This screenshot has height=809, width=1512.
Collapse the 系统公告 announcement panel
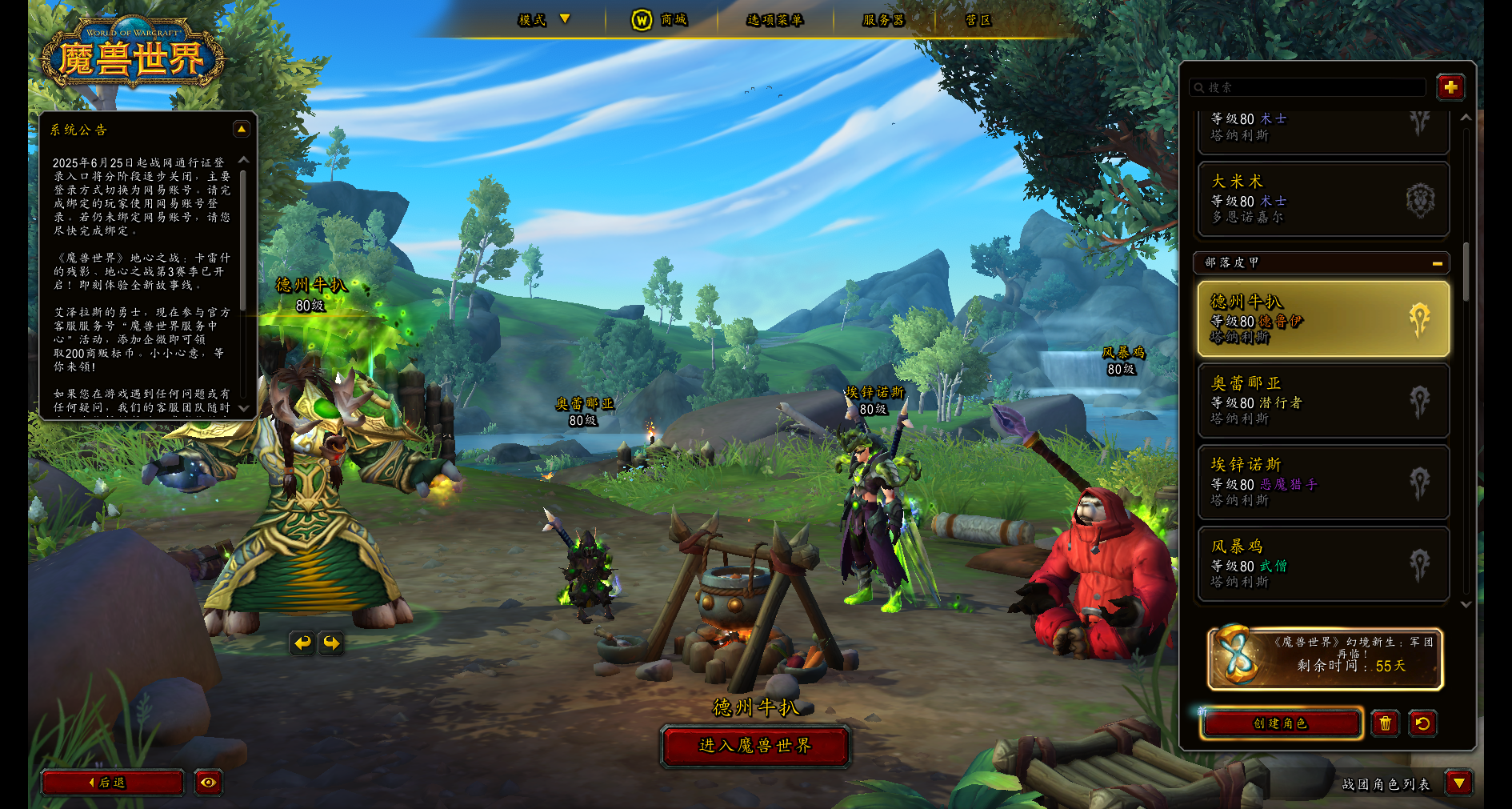pyautogui.click(x=241, y=129)
